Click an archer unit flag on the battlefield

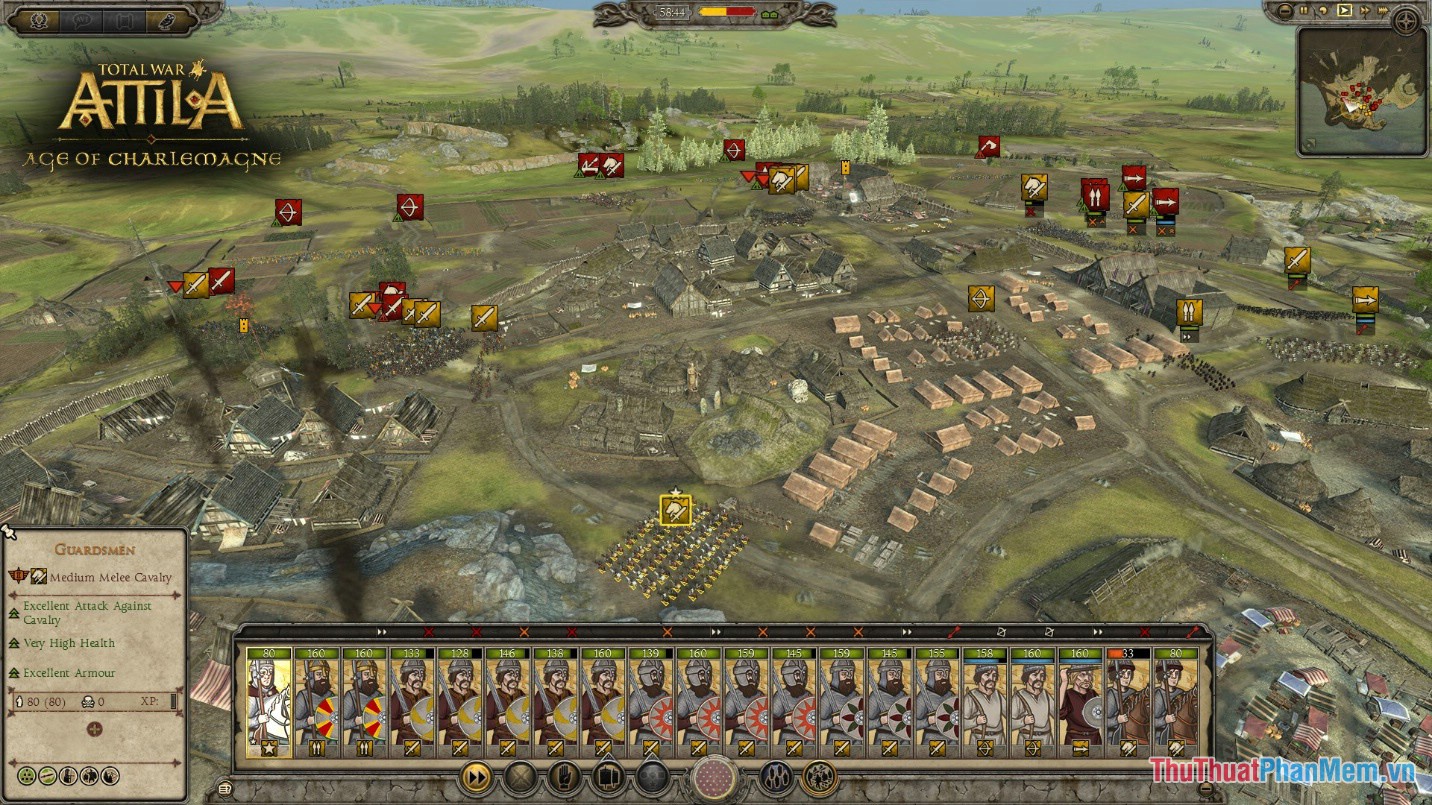click(287, 210)
